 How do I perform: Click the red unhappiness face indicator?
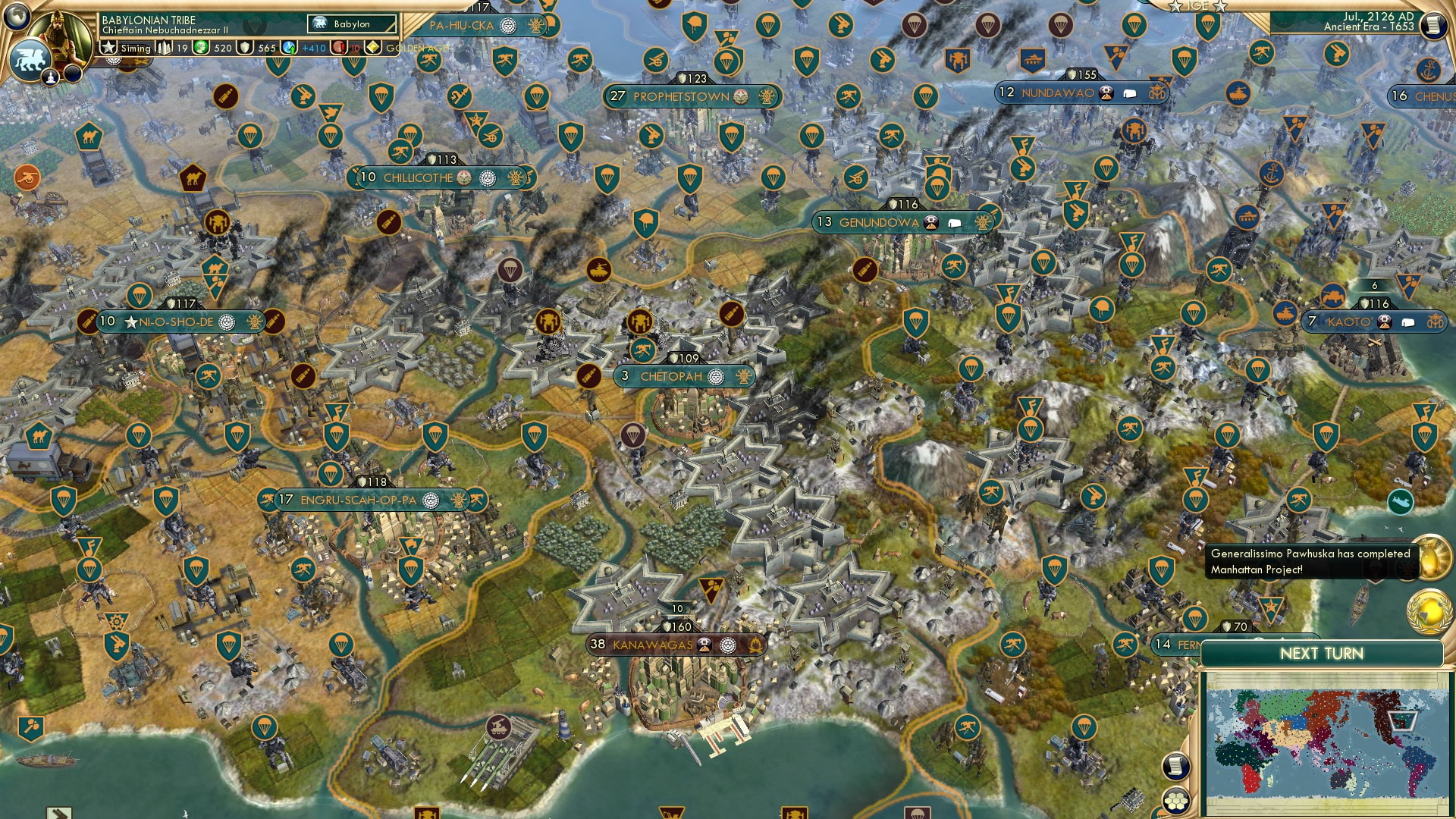(x=339, y=49)
